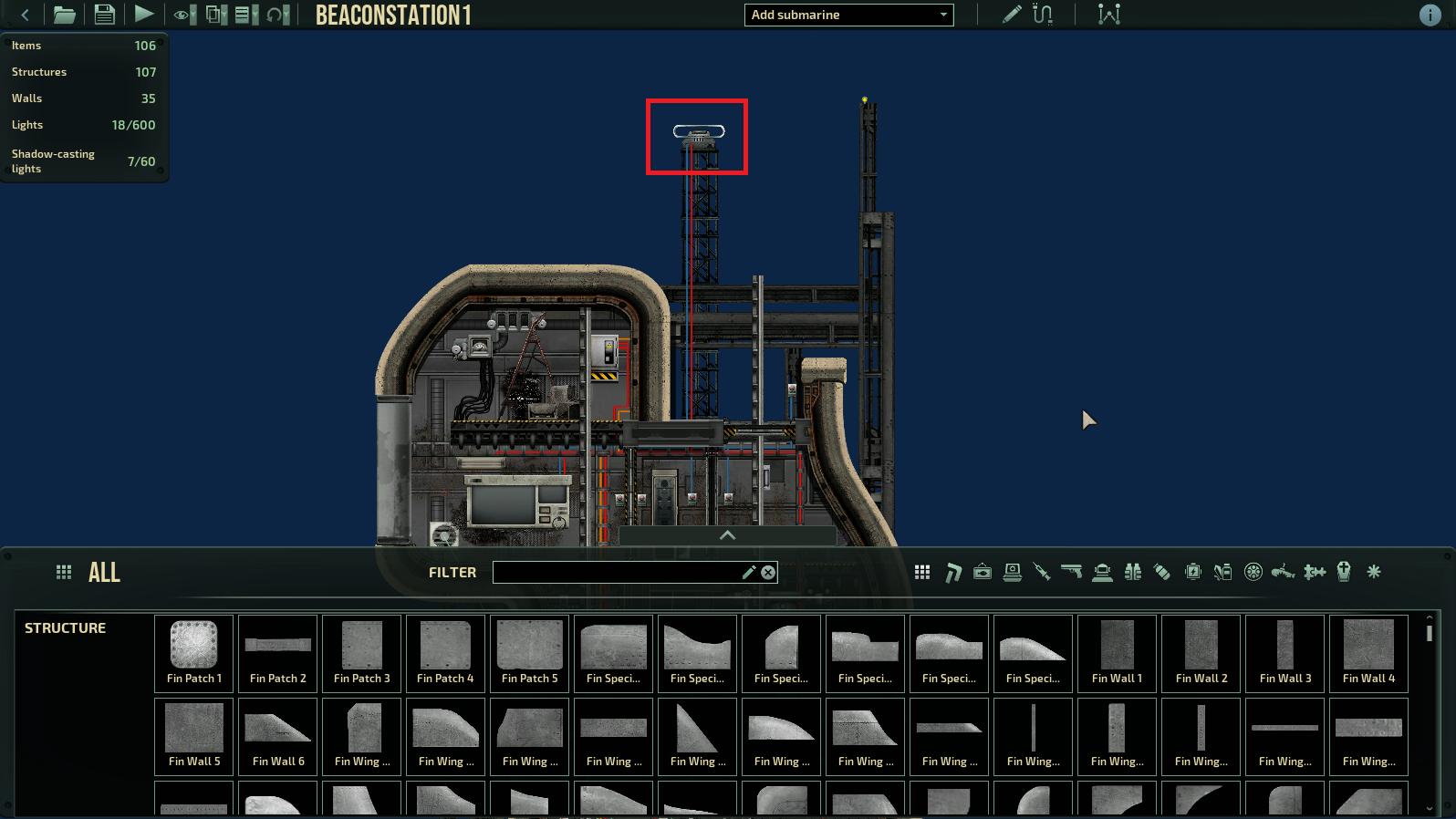Switch to the ALL entity tab
The width and height of the screenshot is (1456, 819).
coord(104,572)
